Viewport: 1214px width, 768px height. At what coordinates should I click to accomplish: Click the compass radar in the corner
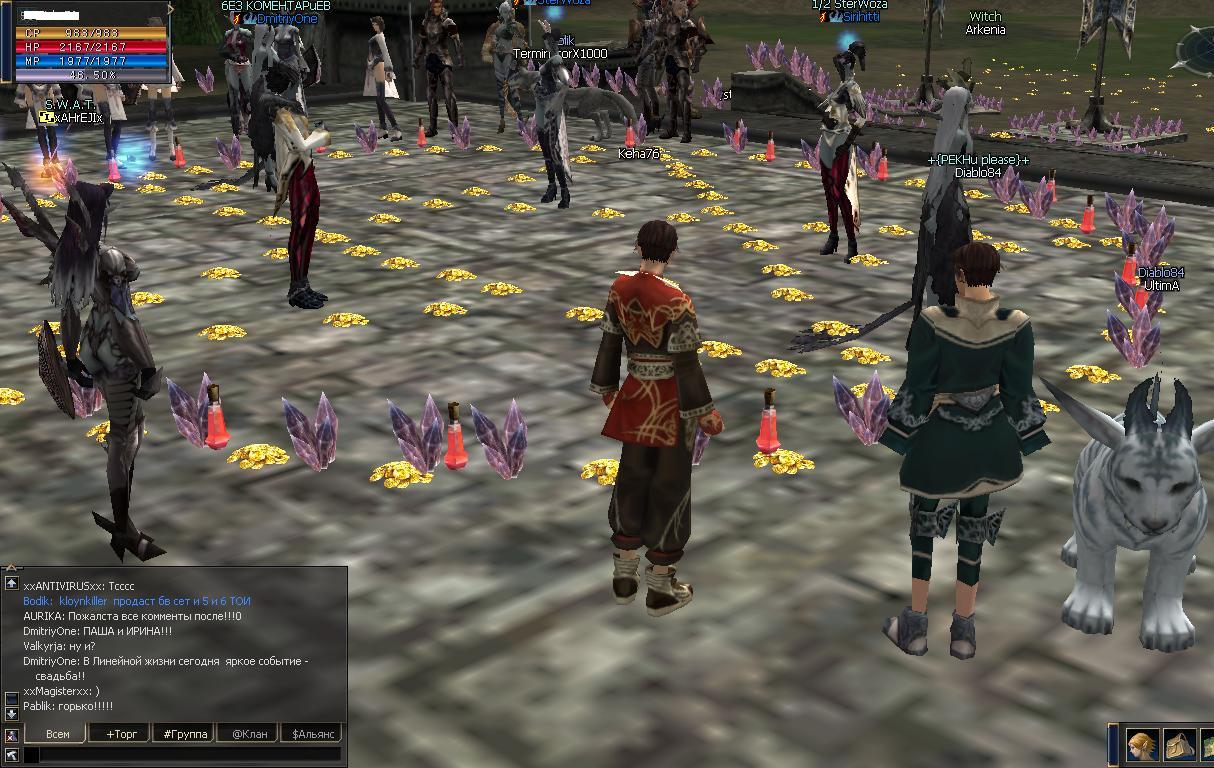click(x=1196, y=47)
